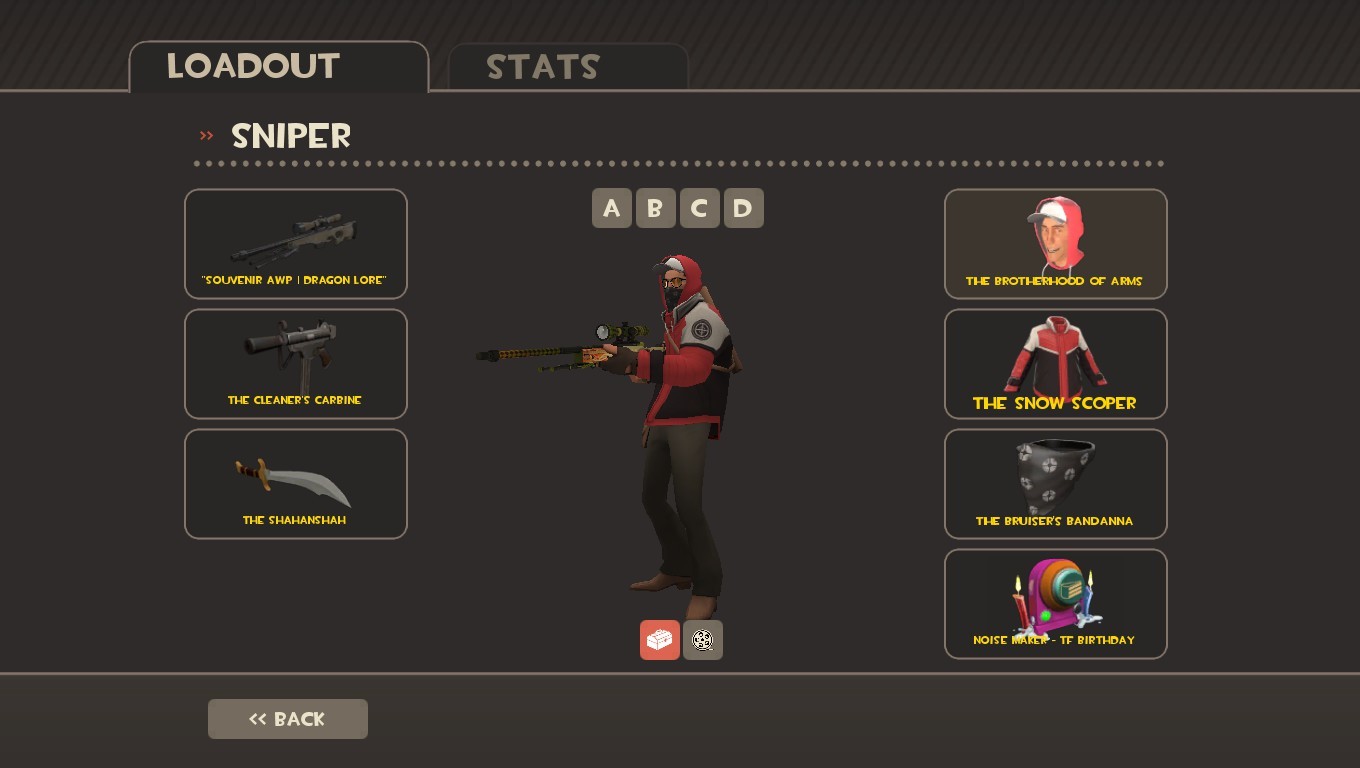Open the Brotherhood of Arms cosmetic slot
1360x768 pixels.
click(x=1055, y=243)
